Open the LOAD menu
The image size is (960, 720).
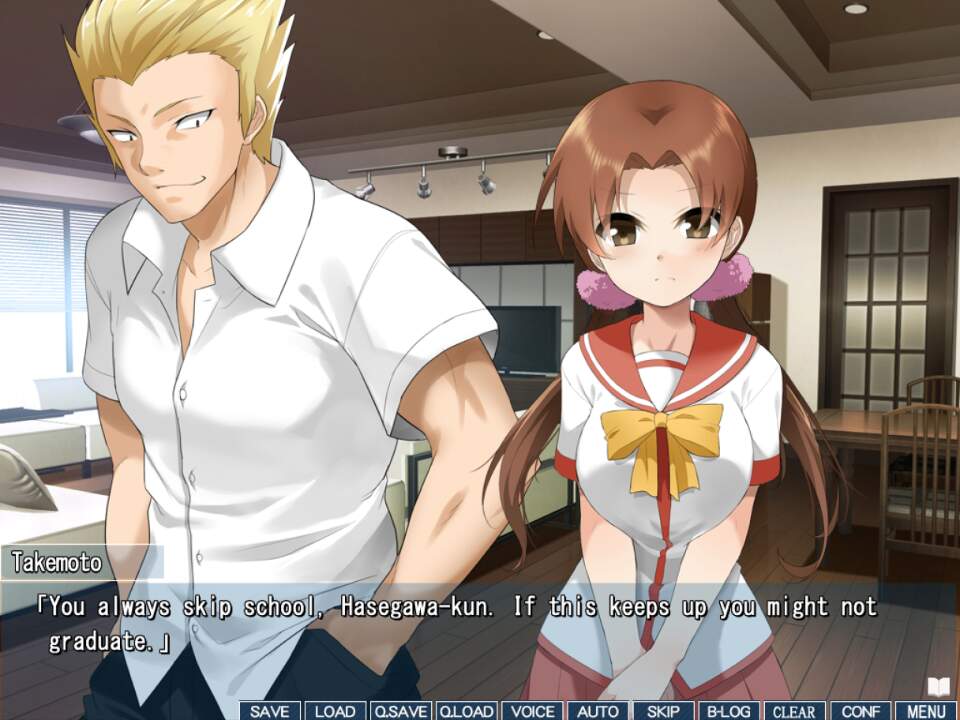tap(335, 711)
